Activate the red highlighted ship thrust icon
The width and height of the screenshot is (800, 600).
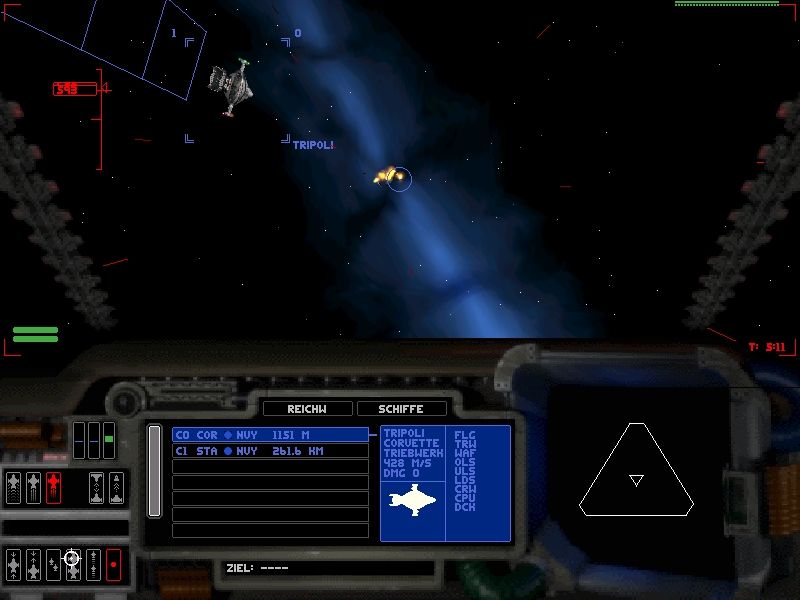coord(53,487)
